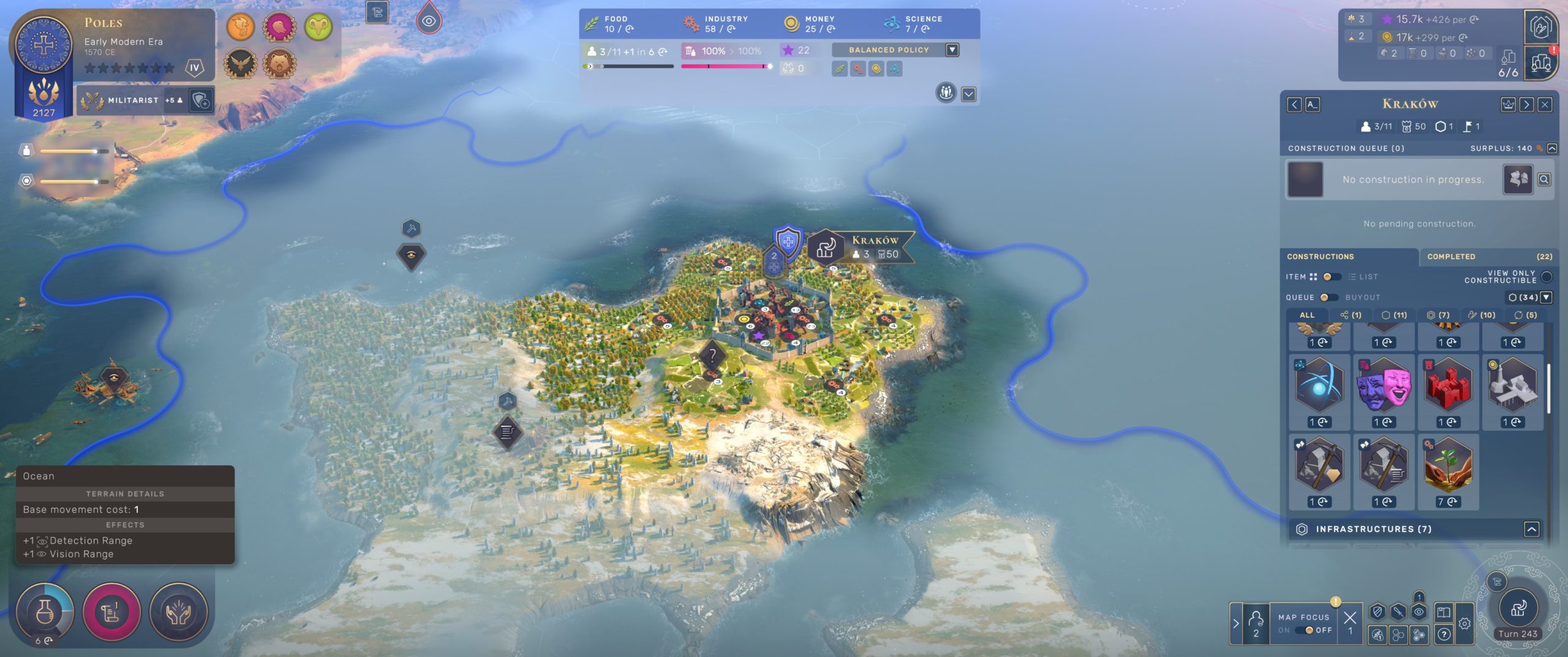Open the civics scroll screen

tap(111, 612)
